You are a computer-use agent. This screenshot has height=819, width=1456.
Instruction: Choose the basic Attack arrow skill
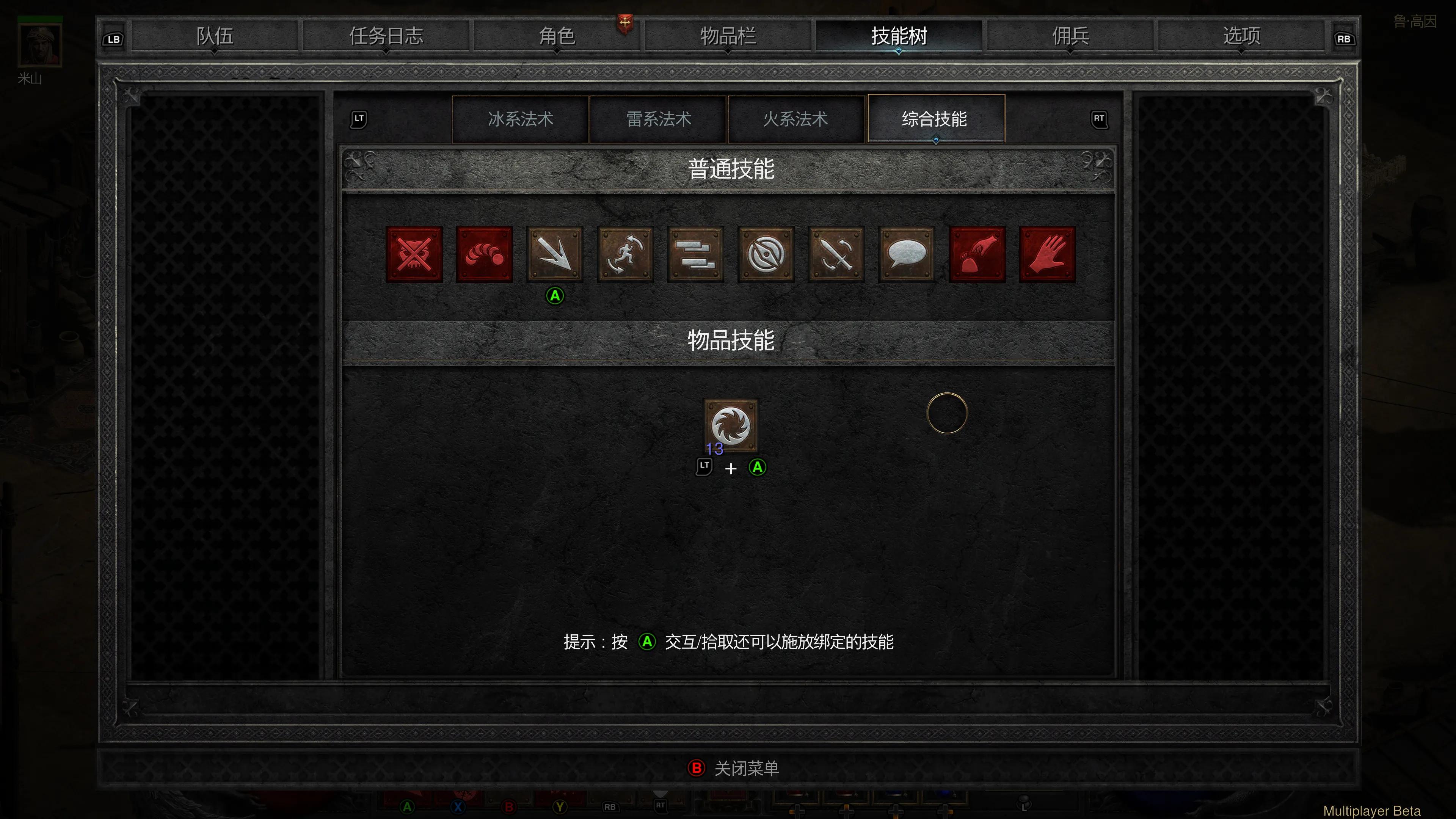pyautogui.click(x=554, y=254)
